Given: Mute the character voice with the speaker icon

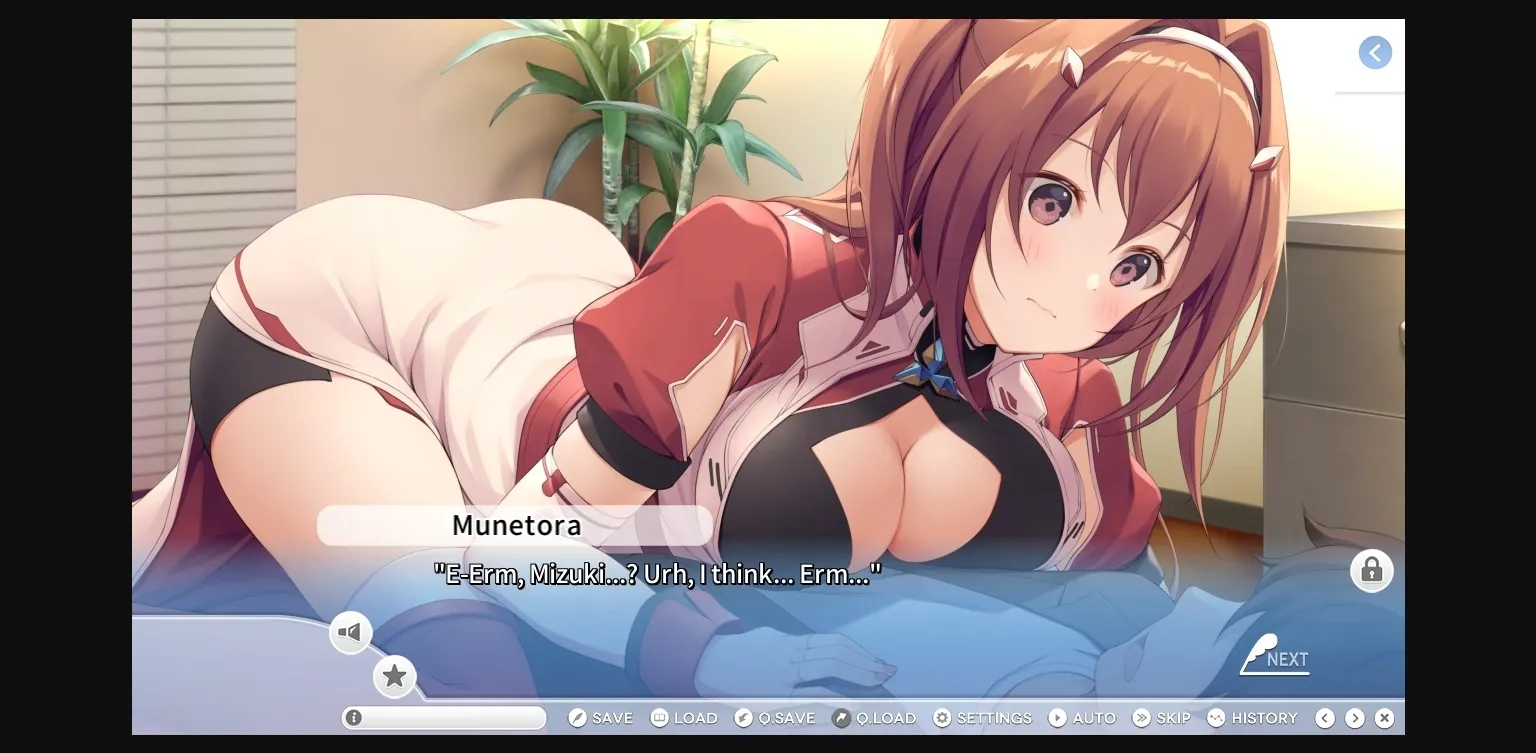Looking at the screenshot, I should pyautogui.click(x=350, y=632).
